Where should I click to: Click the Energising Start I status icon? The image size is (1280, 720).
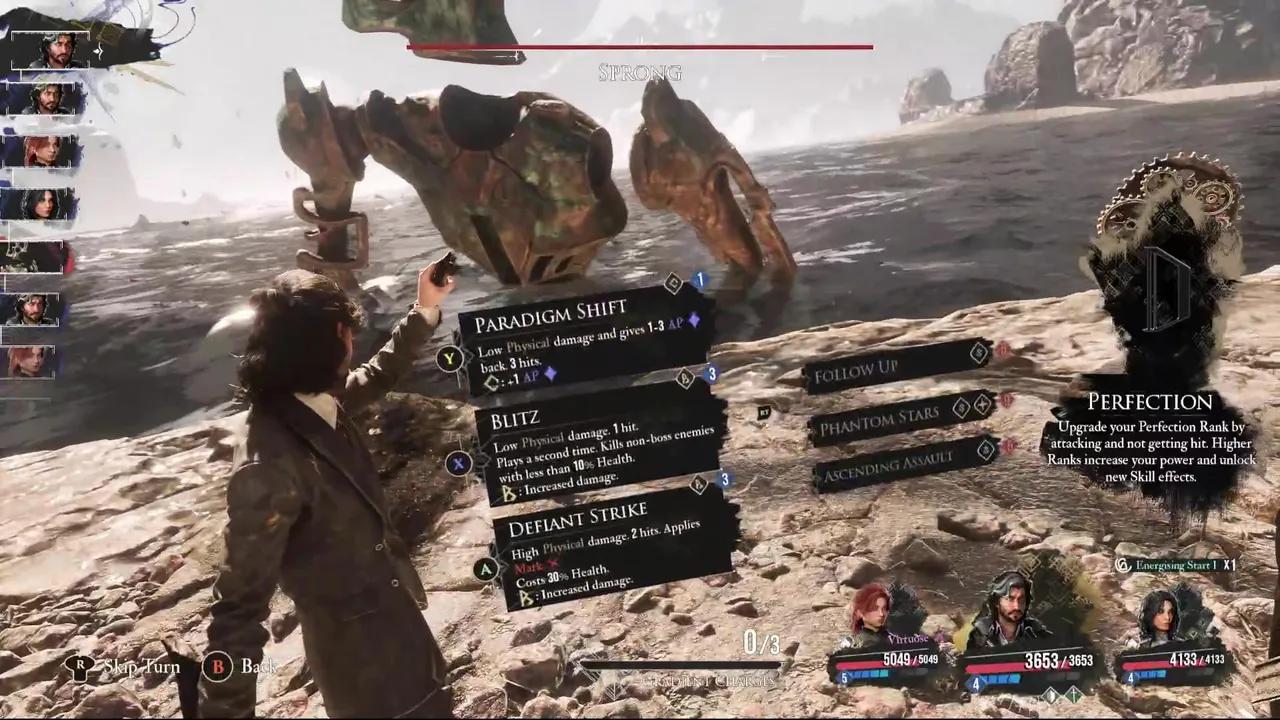[1124, 565]
